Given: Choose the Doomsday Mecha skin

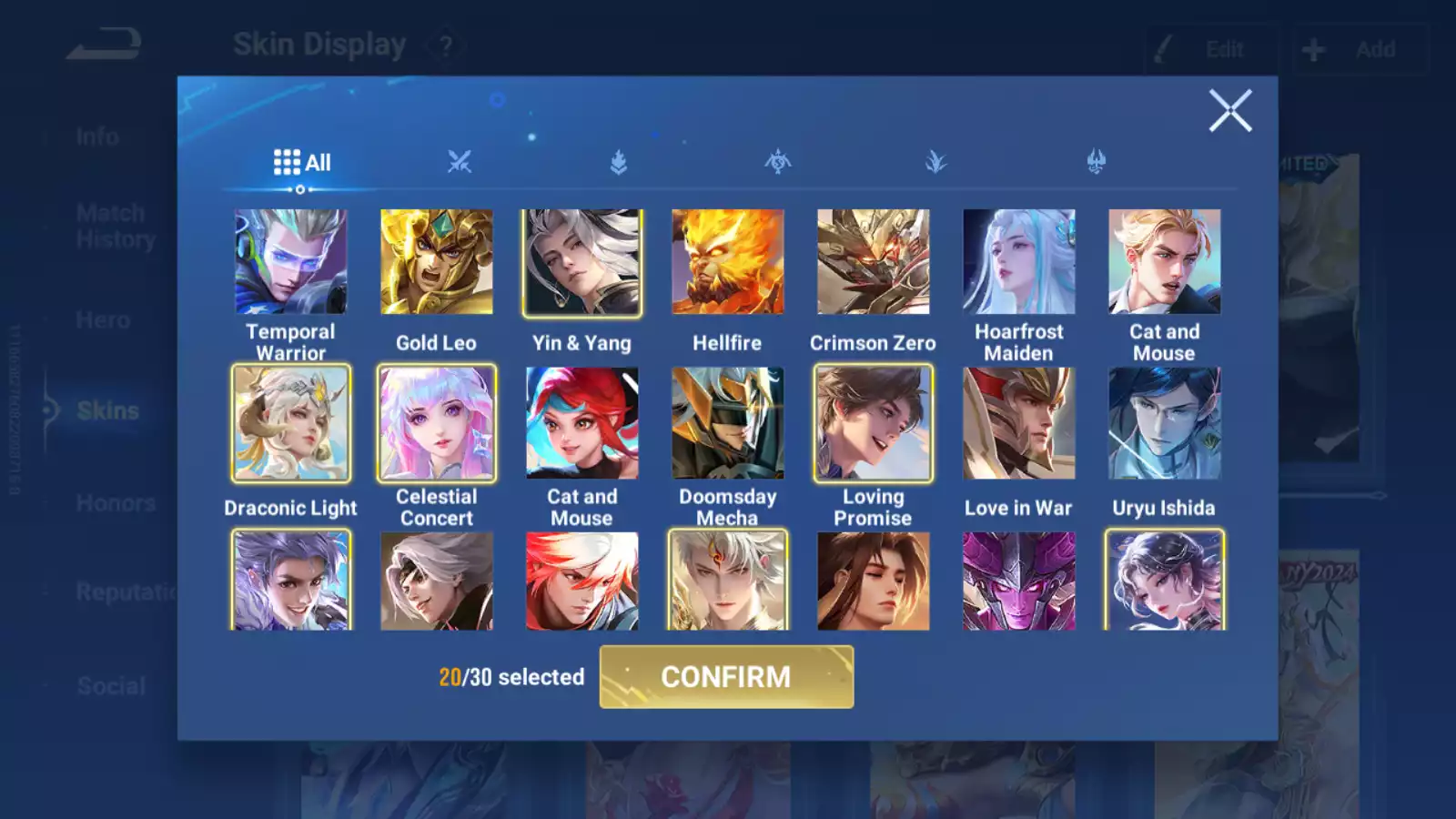Looking at the screenshot, I should coord(727,423).
